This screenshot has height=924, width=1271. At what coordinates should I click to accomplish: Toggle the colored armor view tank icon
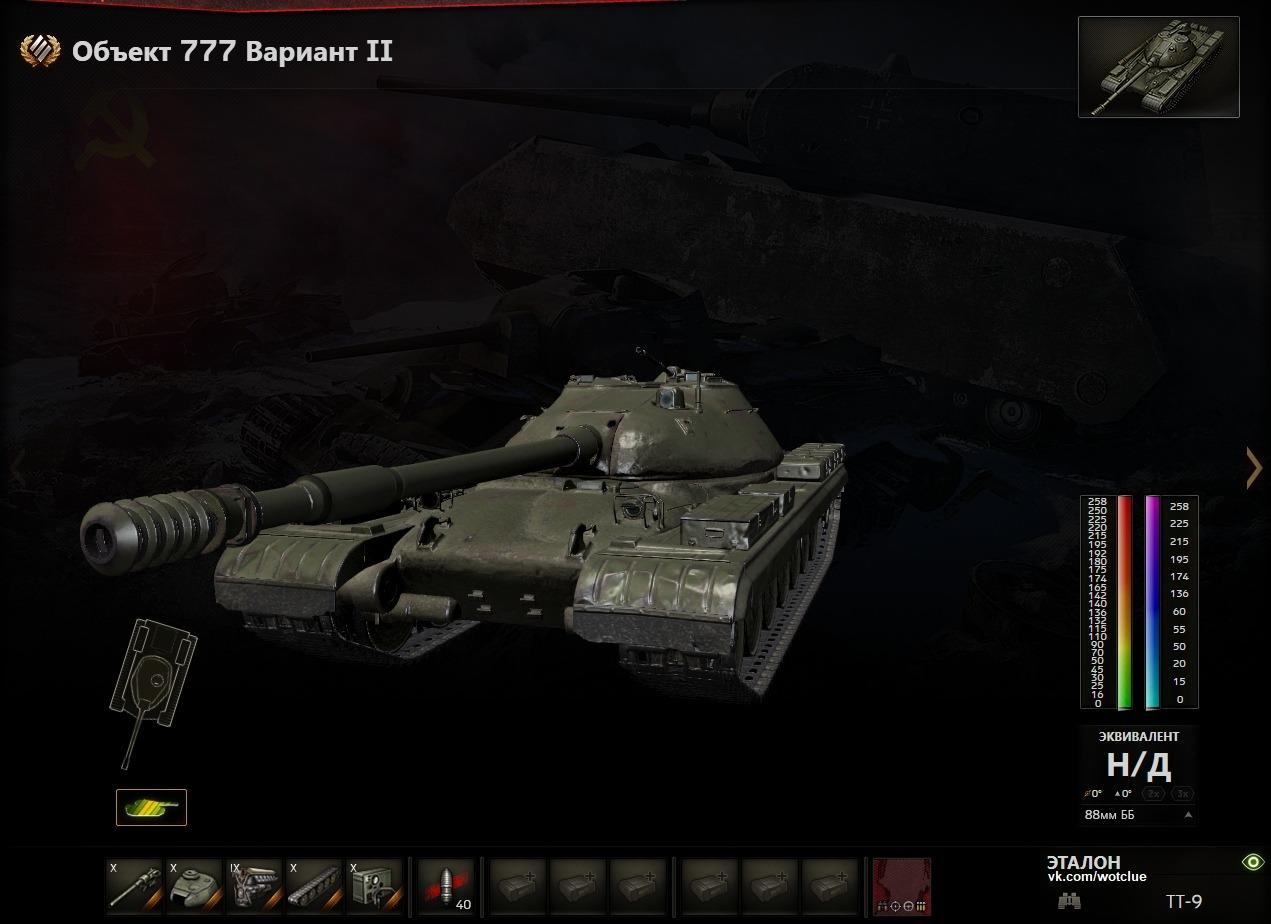click(151, 807)
